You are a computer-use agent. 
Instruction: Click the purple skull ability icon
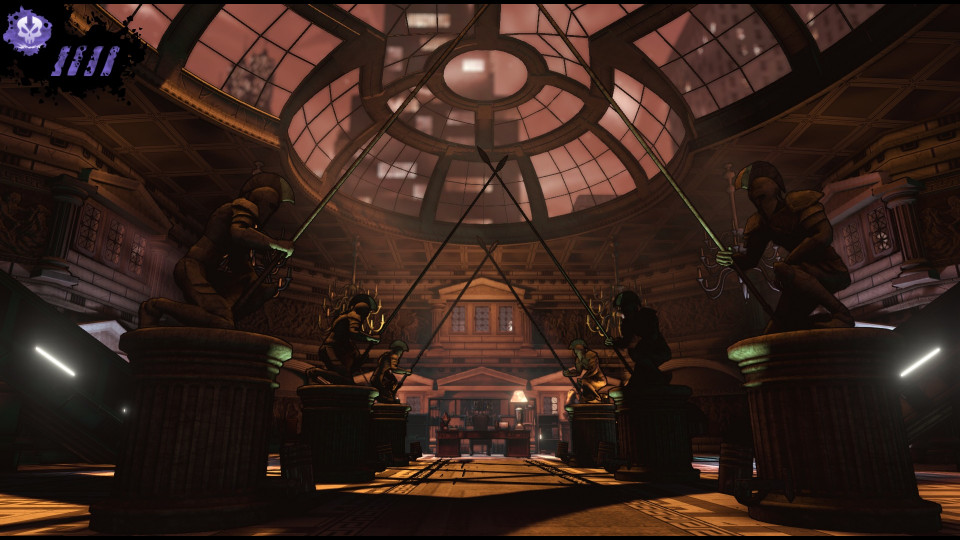click(27, 31)
